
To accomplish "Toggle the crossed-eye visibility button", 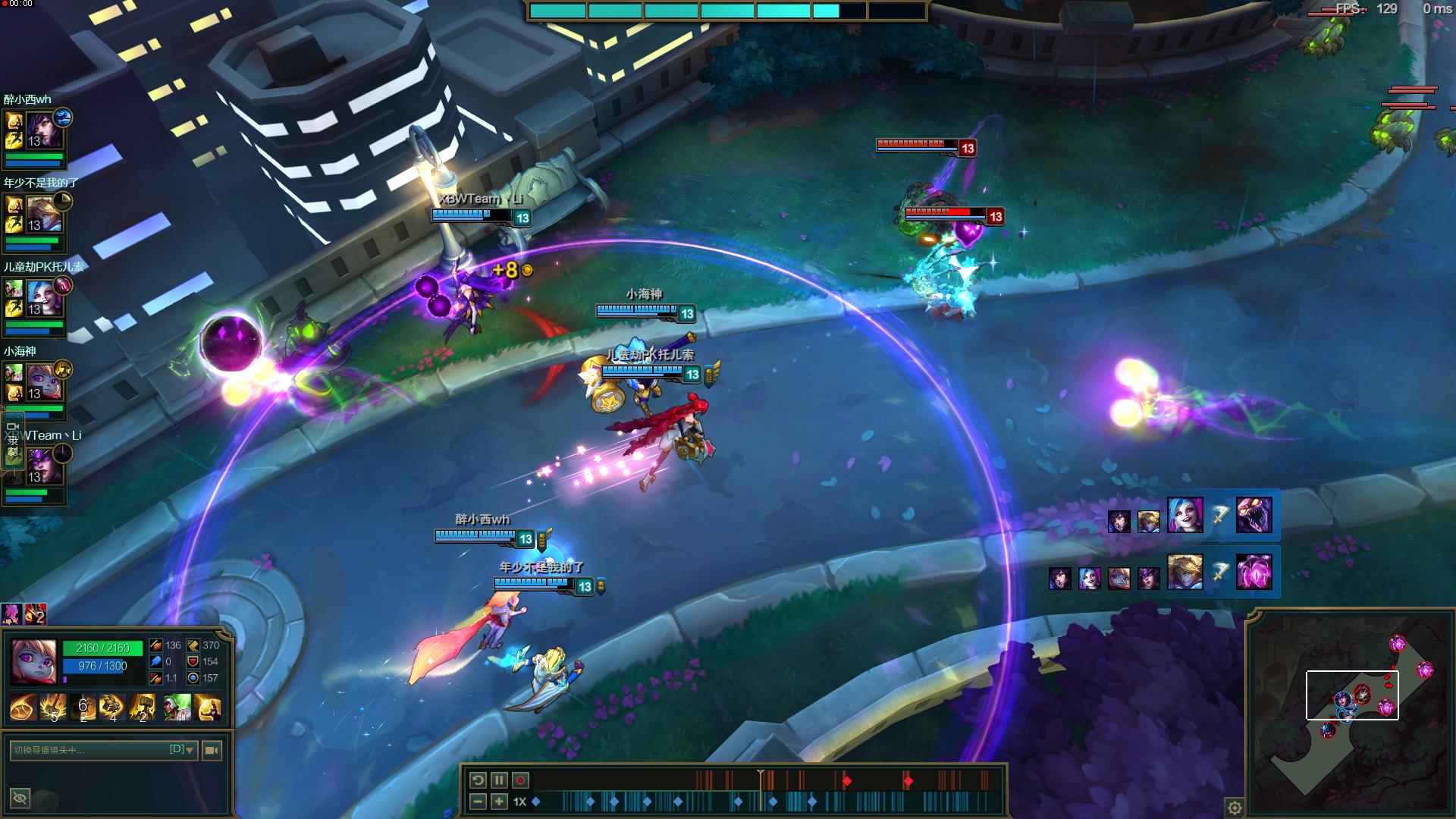I will tap(20, 798).
